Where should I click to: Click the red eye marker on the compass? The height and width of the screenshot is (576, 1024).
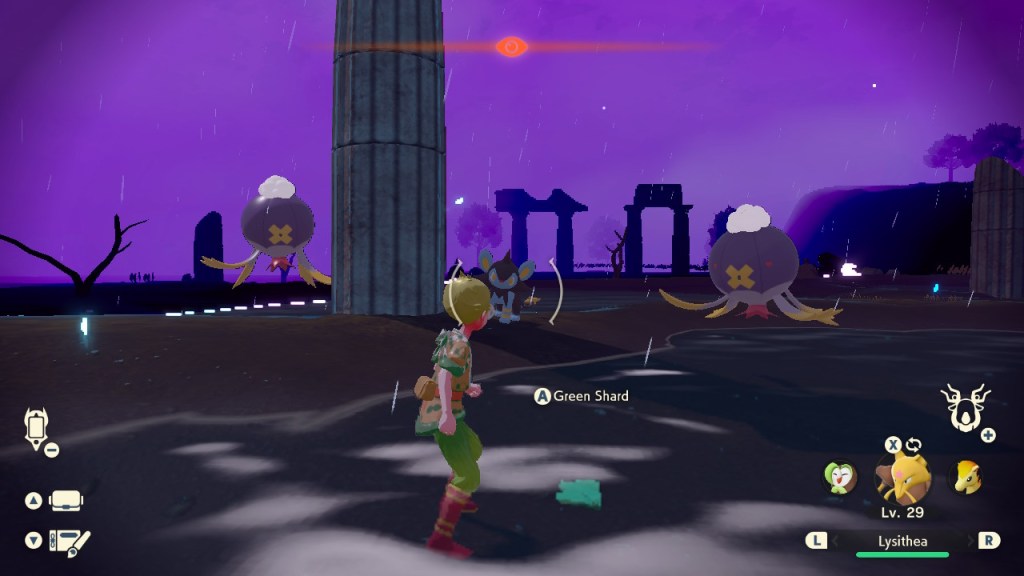511,46
